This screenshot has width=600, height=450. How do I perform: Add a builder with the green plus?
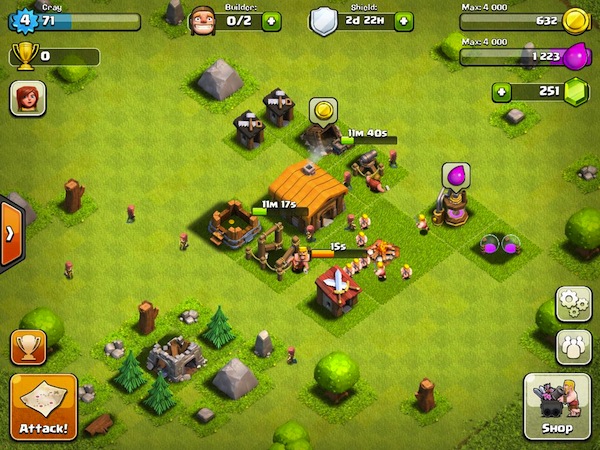(x=271, y=21)
